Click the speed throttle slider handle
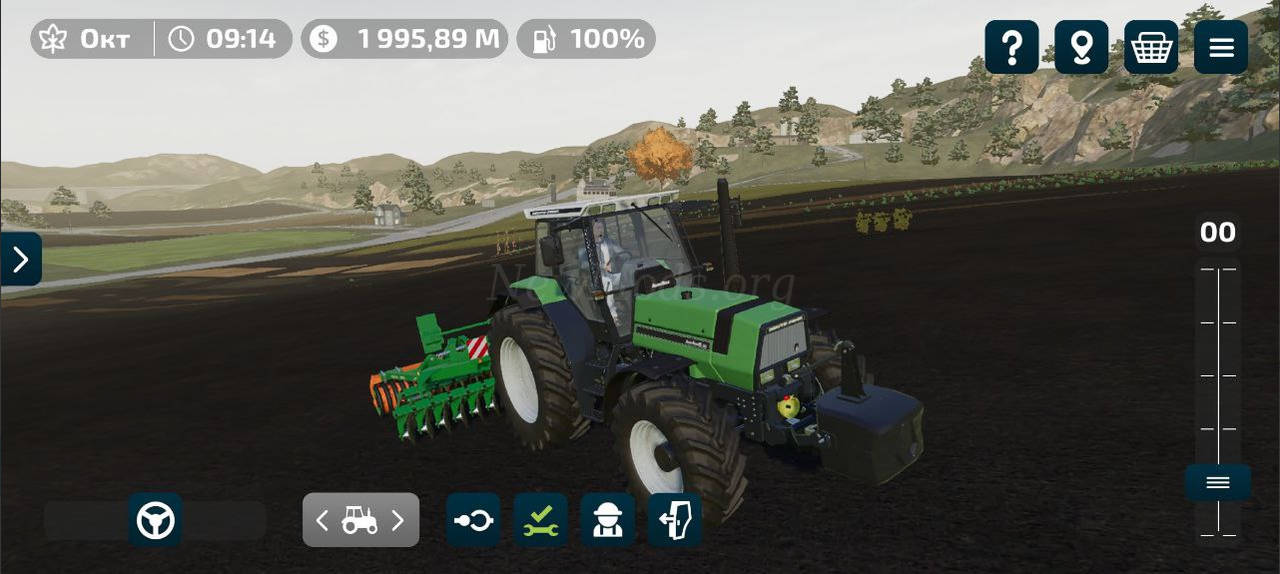 coord(1217,483)
